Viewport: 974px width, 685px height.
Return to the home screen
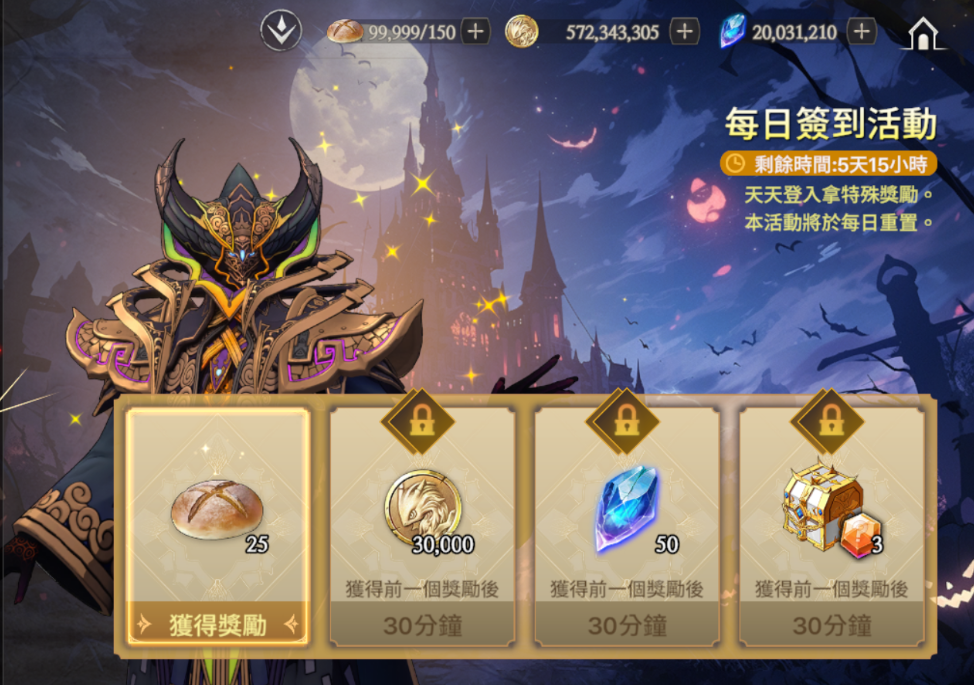click(x=923, y=33)
